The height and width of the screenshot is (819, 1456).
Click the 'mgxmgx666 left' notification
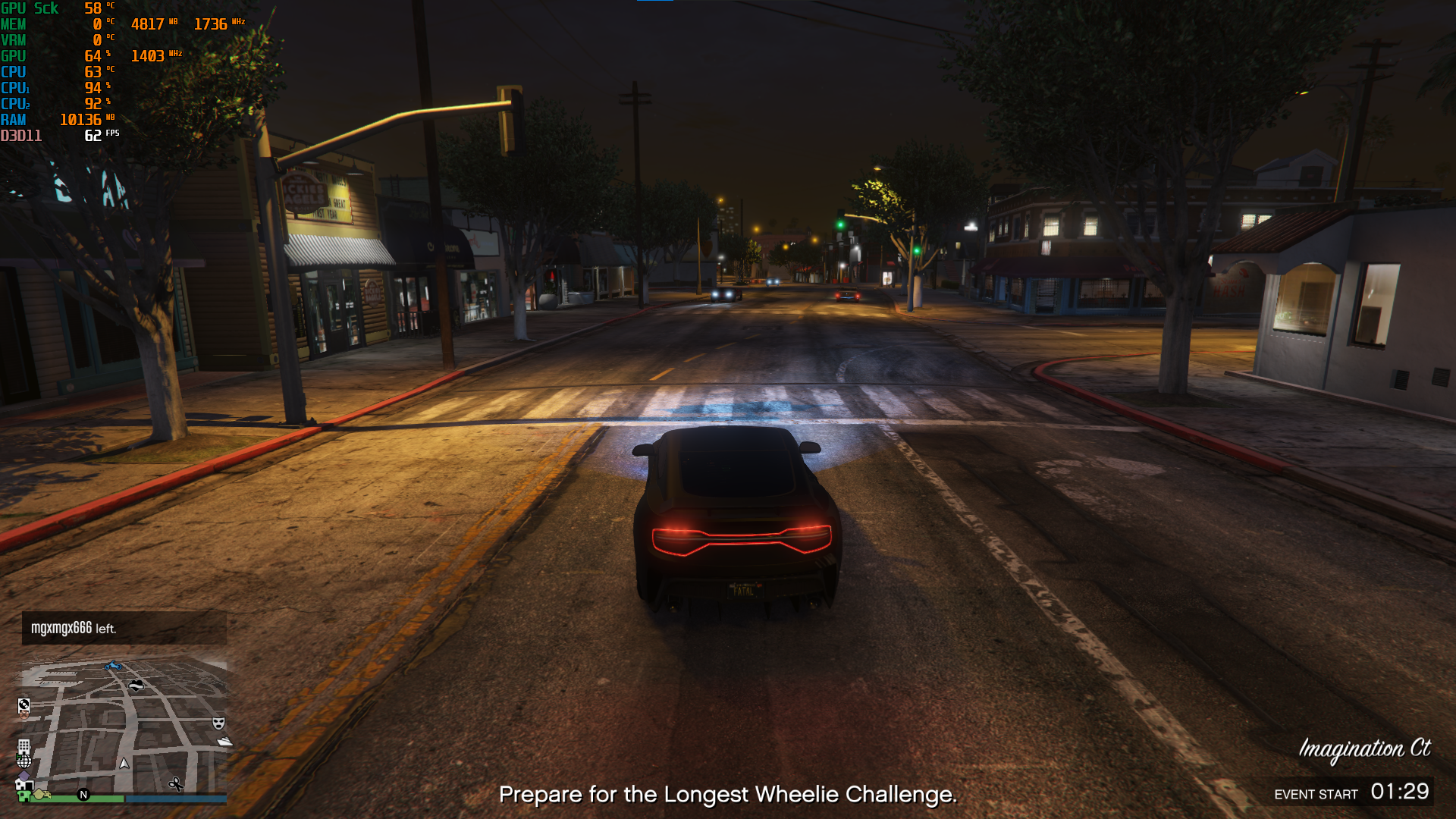coord(124,628)
